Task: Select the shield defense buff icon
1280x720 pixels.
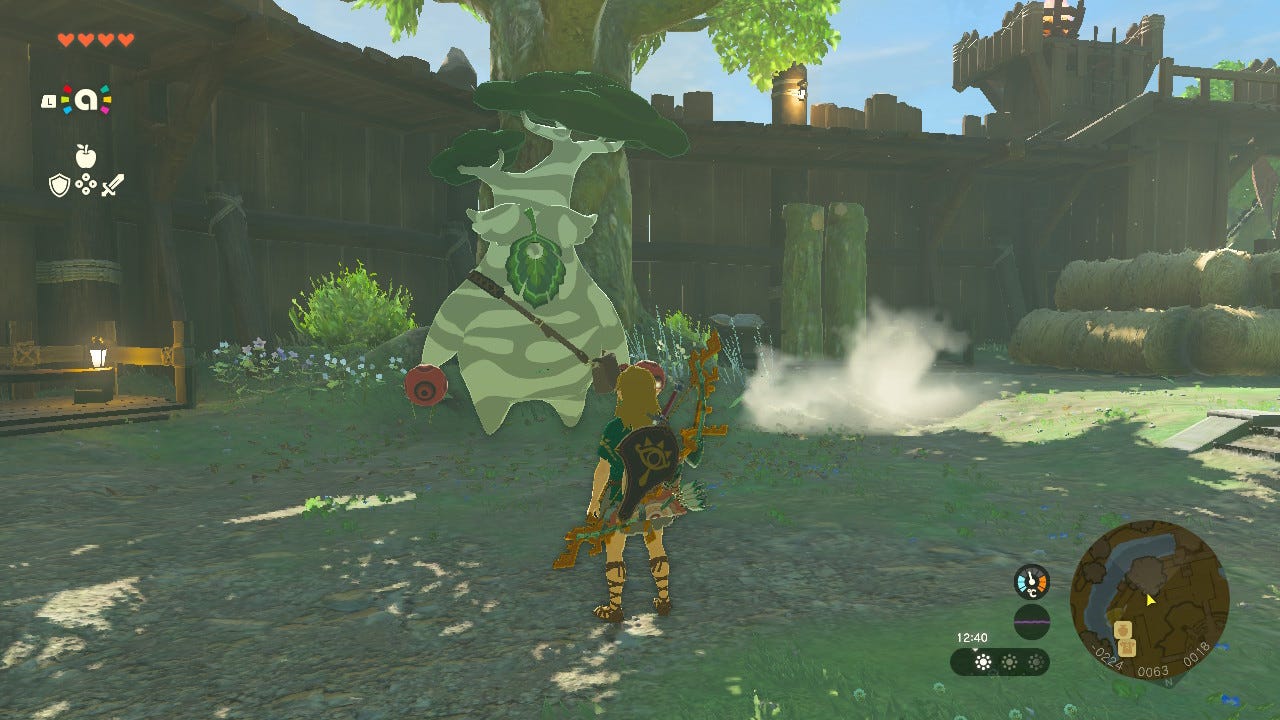Action: coord(60,184)
